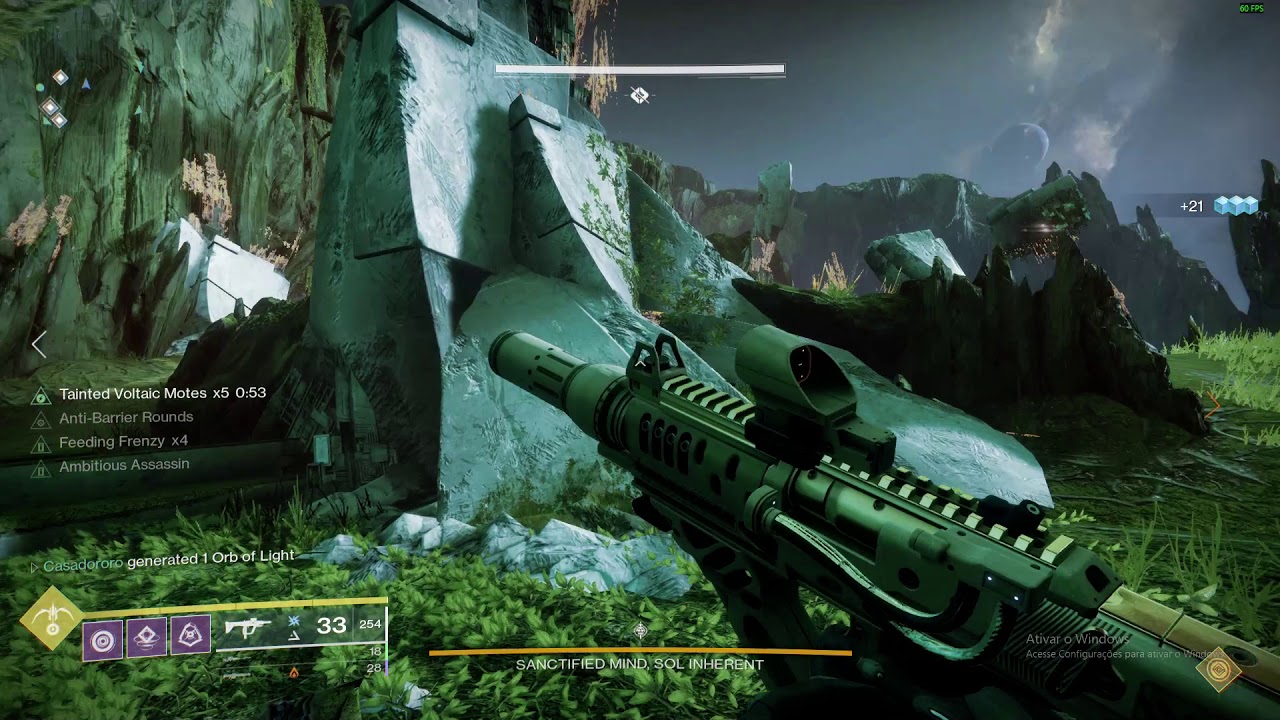
Task: Activate the golden Super ability diamond
Action: pyautogui.click(x=51, y=618)
